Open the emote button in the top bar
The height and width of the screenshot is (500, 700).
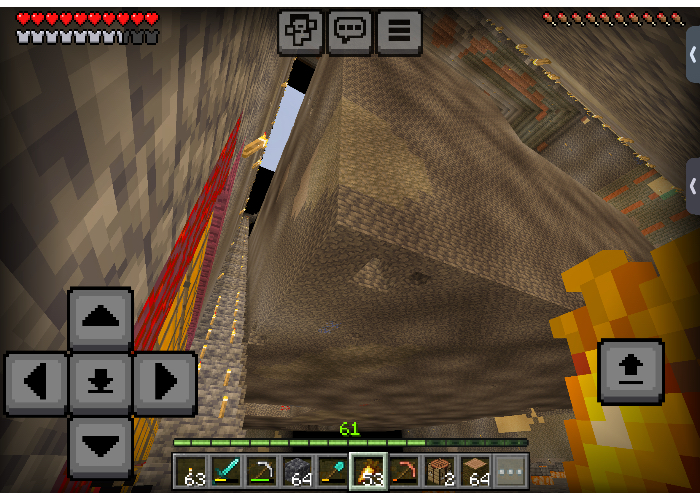click(x=300, y=31)
